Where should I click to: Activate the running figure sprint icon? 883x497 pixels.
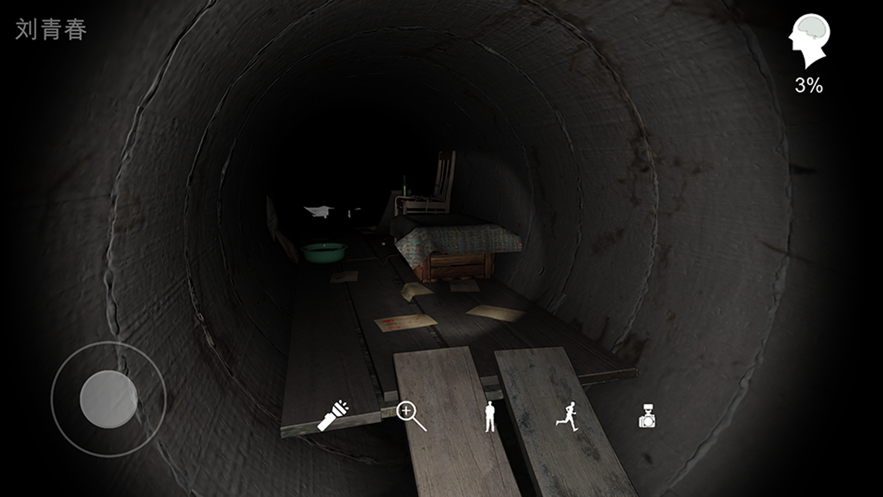click(567, 416)
